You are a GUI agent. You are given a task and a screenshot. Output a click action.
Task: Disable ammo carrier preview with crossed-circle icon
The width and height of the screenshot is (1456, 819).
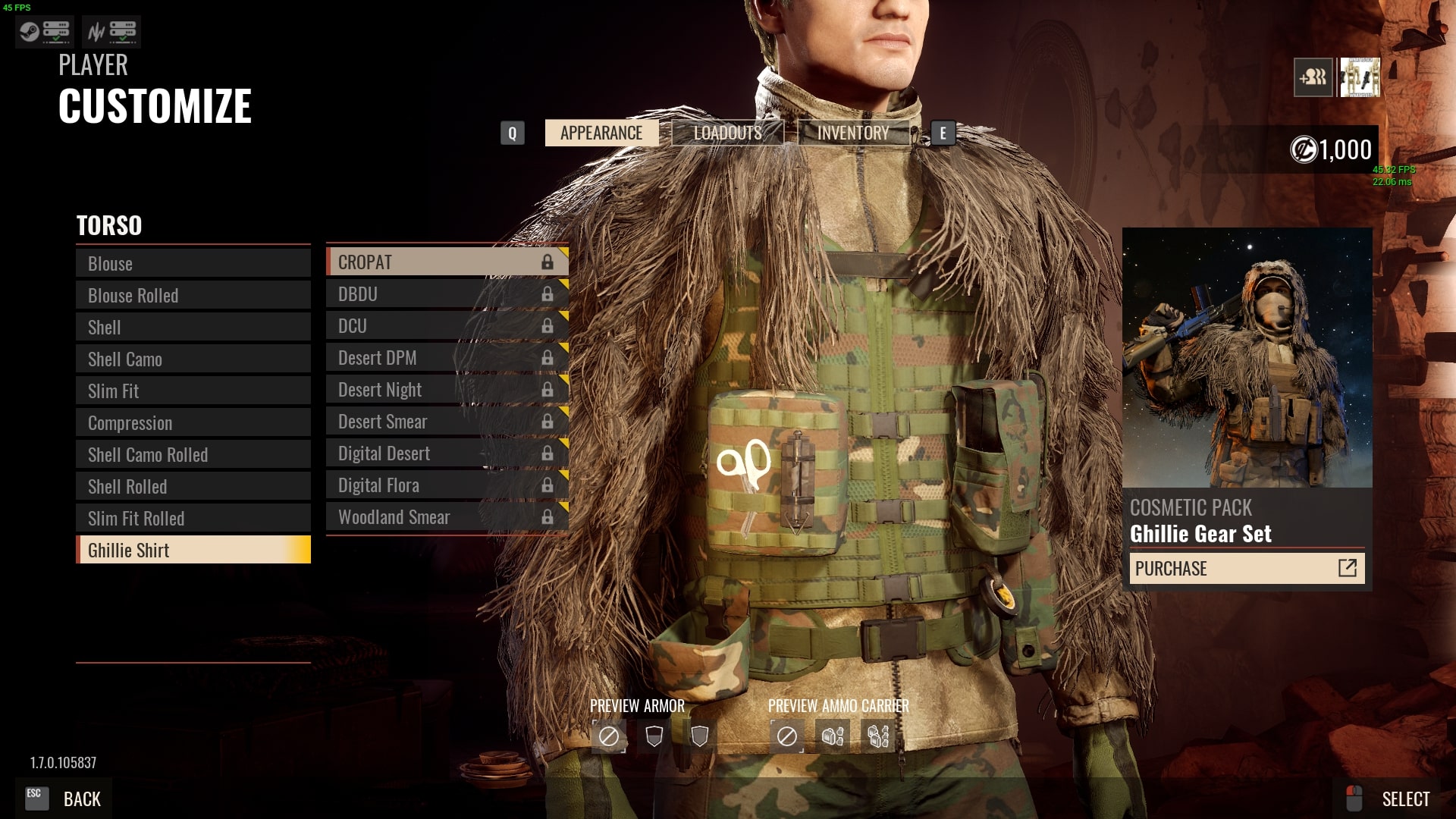[x=789, y=735]
